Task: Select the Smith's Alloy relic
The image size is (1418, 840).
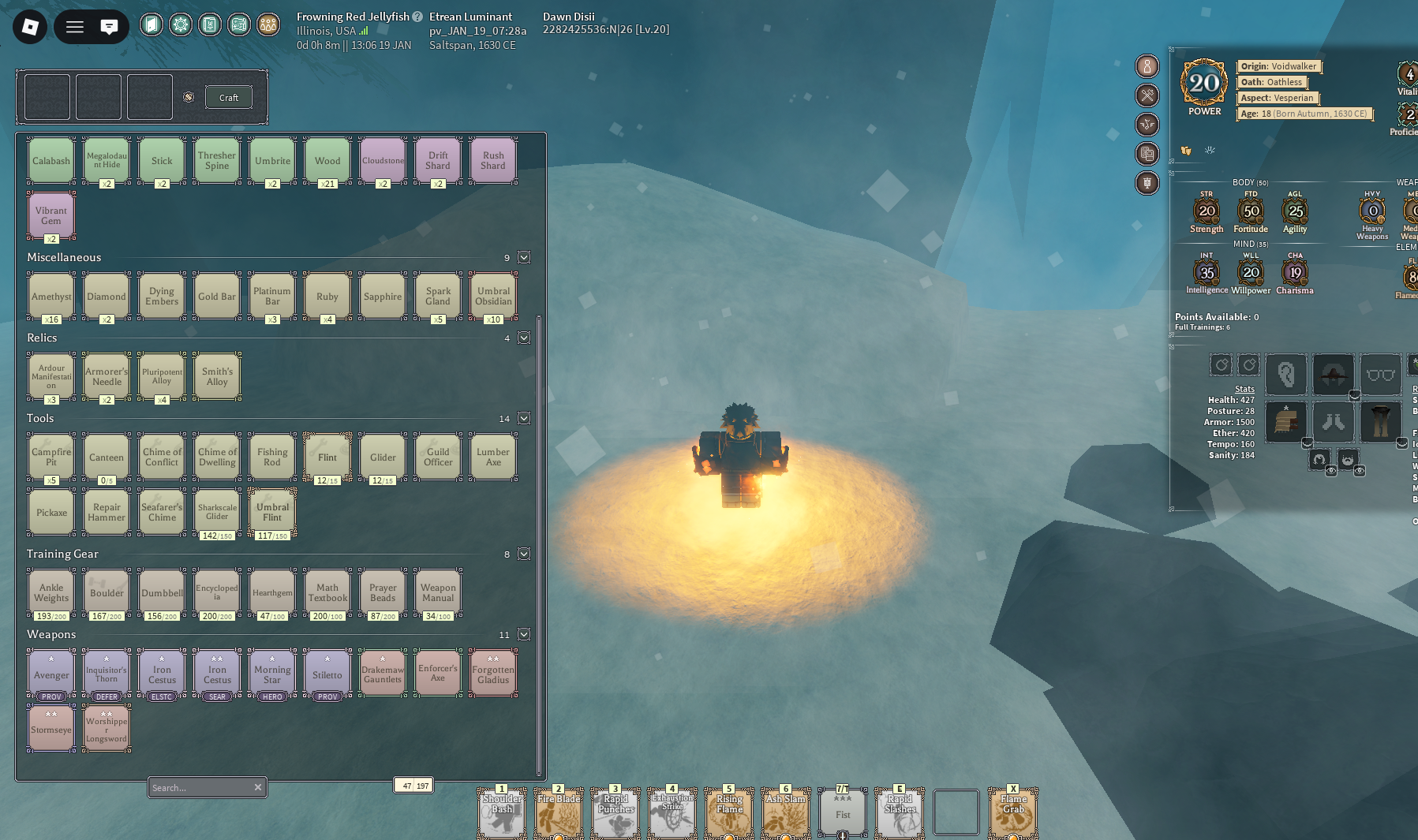Action: [x=217, y=377]
